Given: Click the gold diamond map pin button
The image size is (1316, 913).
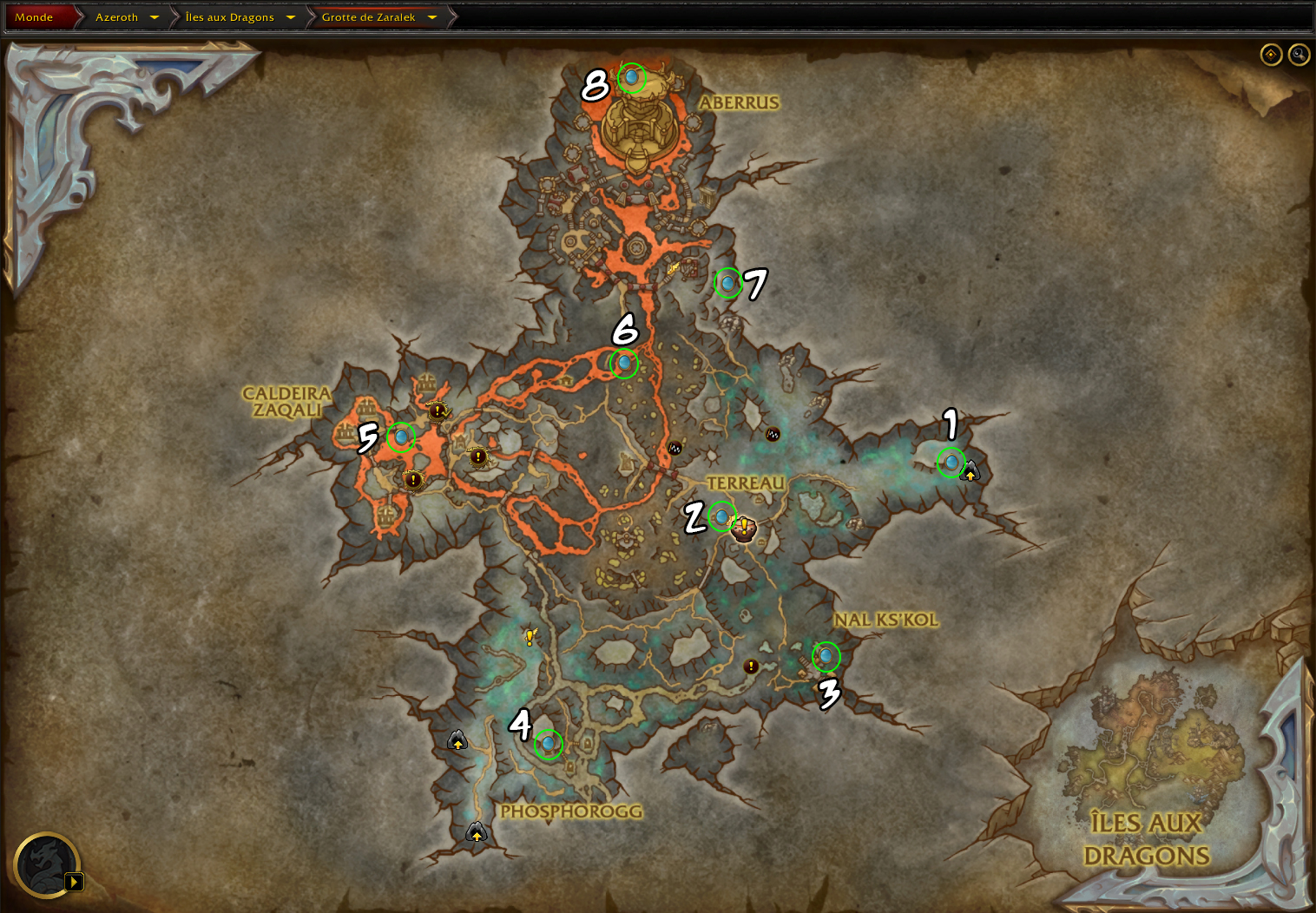Looking at the screenshot, I should [x=1271, y=55].
